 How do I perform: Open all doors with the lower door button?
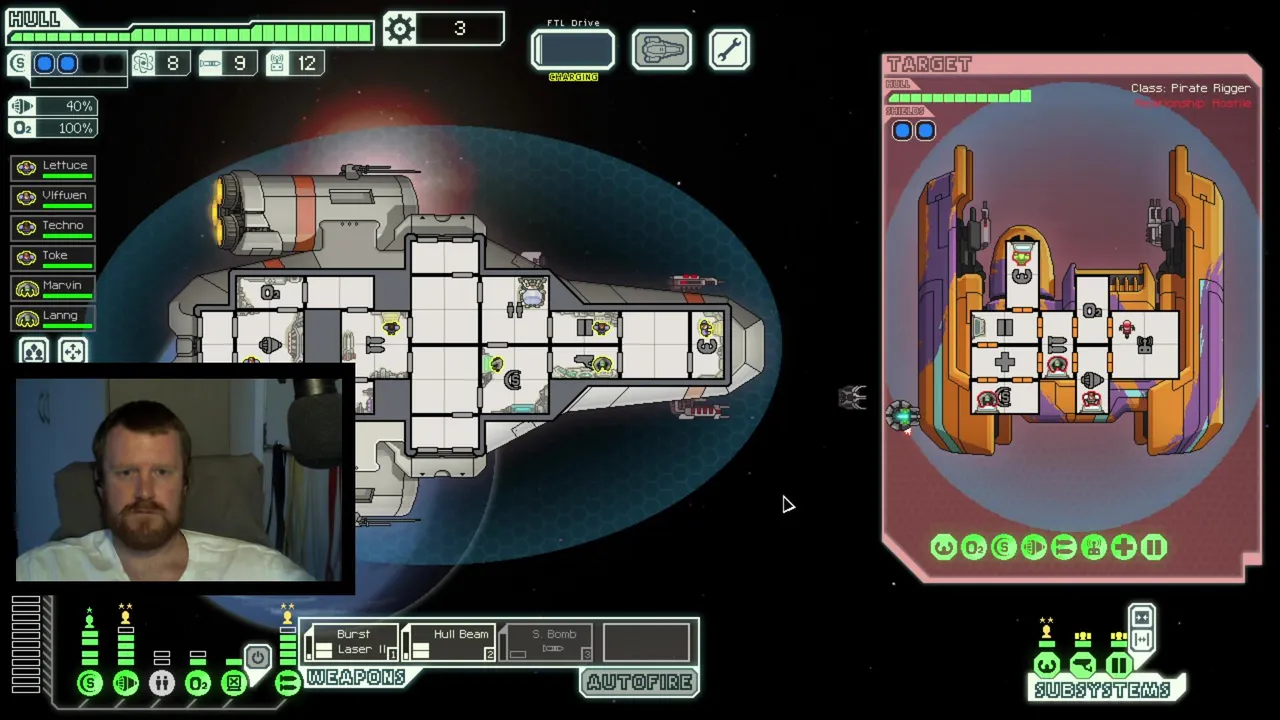coord(1142,639)
